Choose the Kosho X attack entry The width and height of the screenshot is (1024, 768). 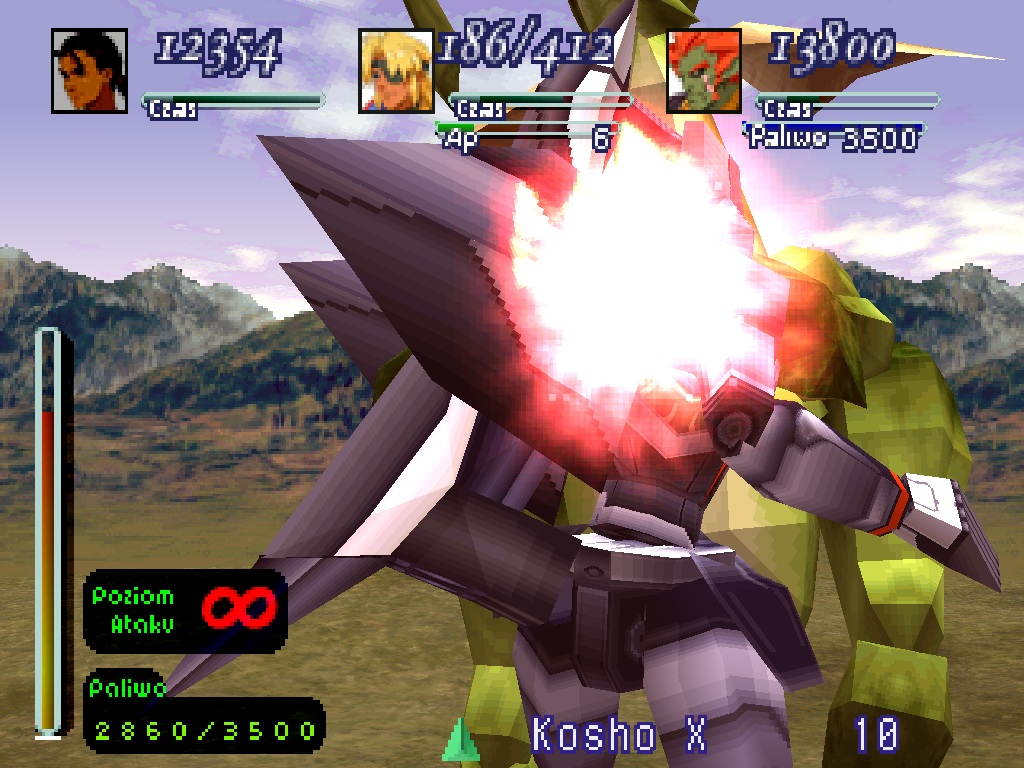click(619, 736)
